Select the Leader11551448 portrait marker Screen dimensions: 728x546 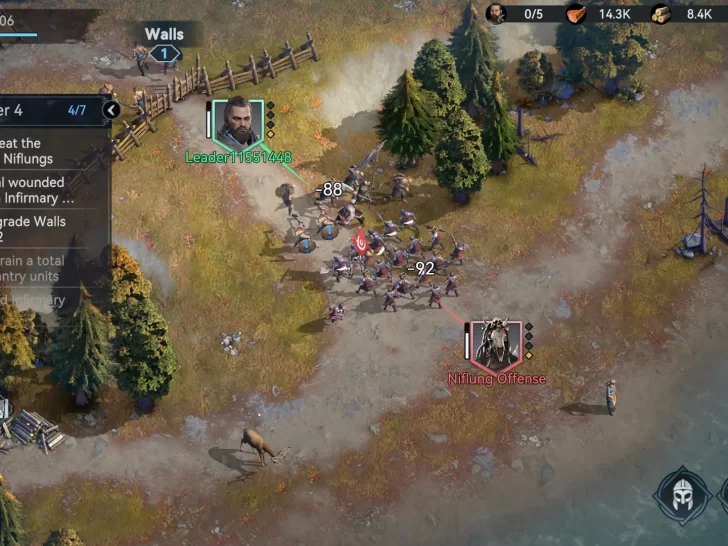(238, 123)
